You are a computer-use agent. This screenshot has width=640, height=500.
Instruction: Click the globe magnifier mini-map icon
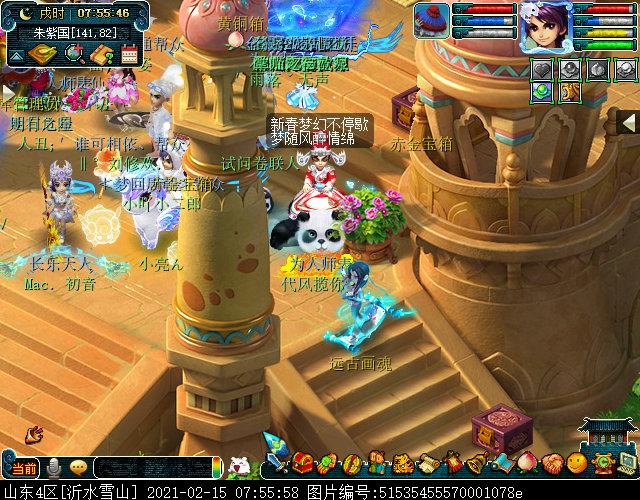coord(74,54)
